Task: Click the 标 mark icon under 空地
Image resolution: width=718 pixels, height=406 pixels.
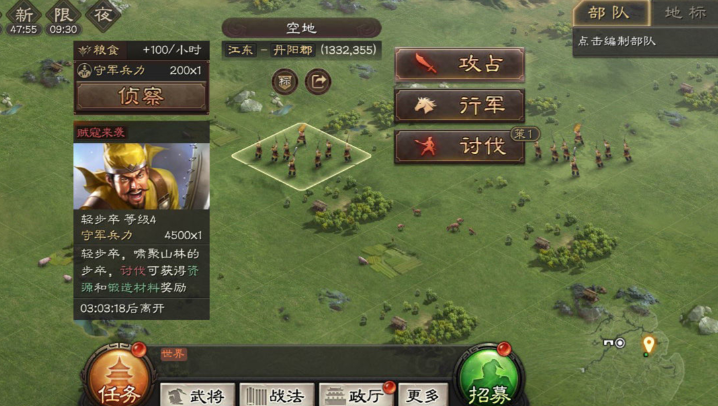Action: (x=285, y=81)
